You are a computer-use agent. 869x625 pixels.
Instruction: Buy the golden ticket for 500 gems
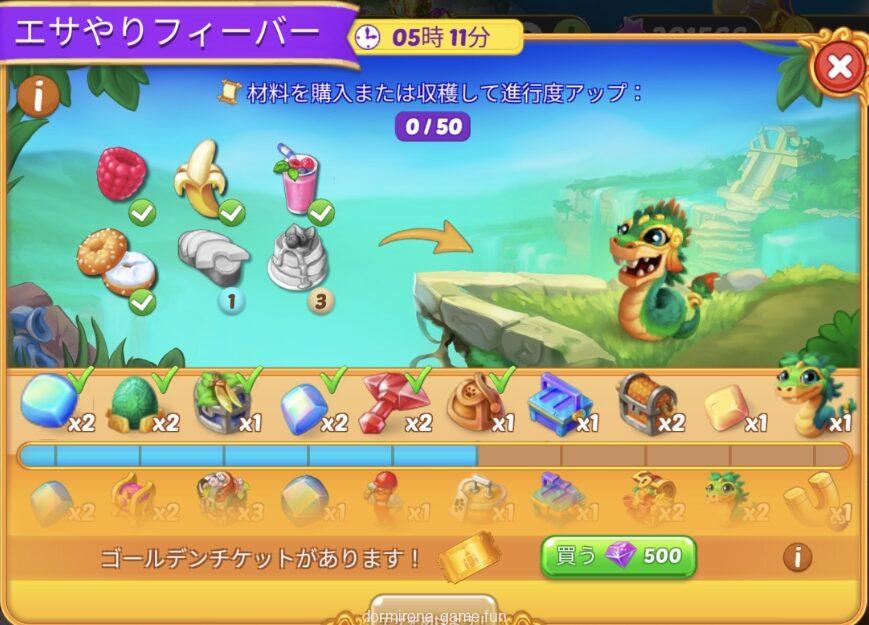618,557
